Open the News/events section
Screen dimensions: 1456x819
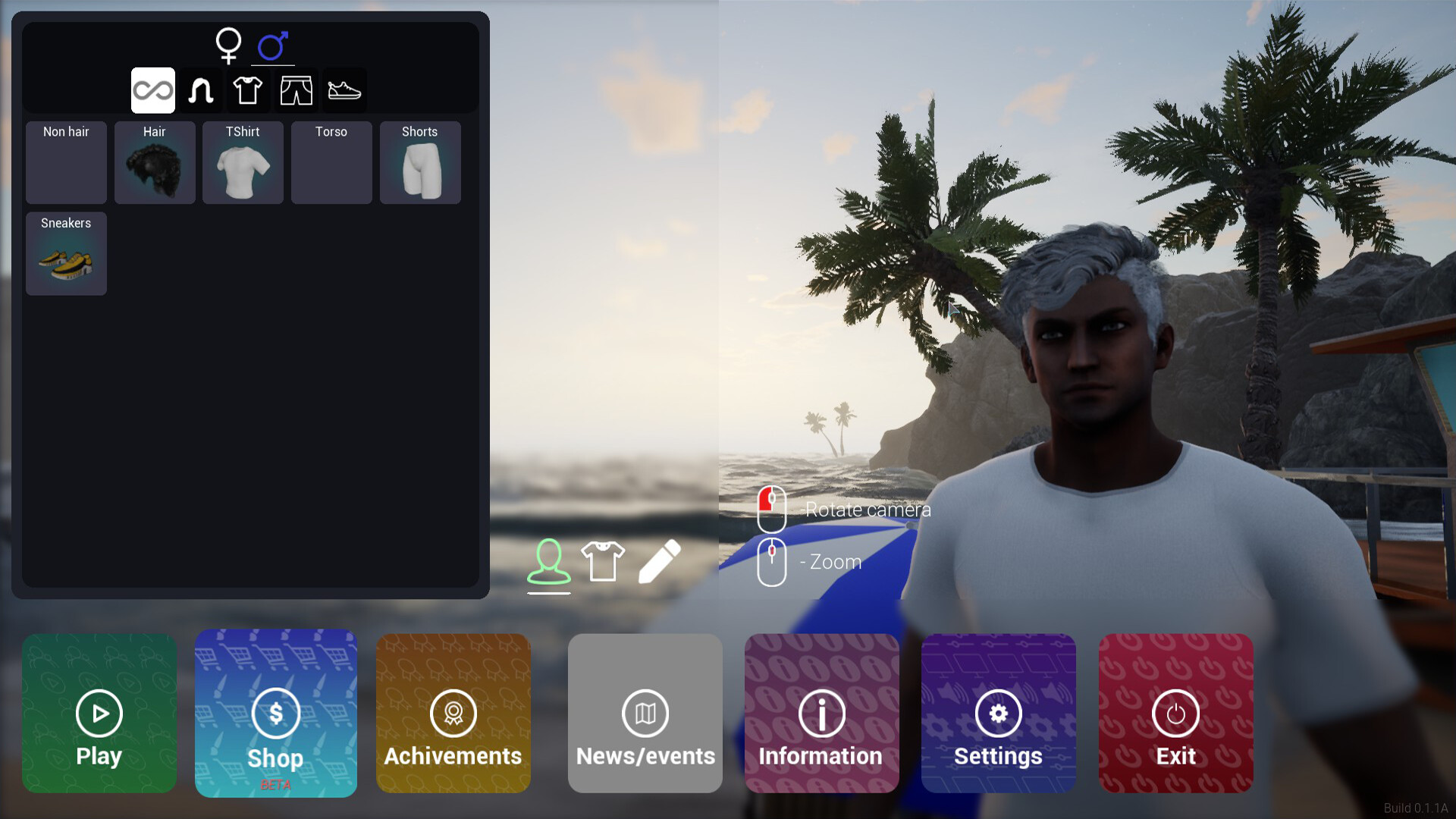coord(645,714)
